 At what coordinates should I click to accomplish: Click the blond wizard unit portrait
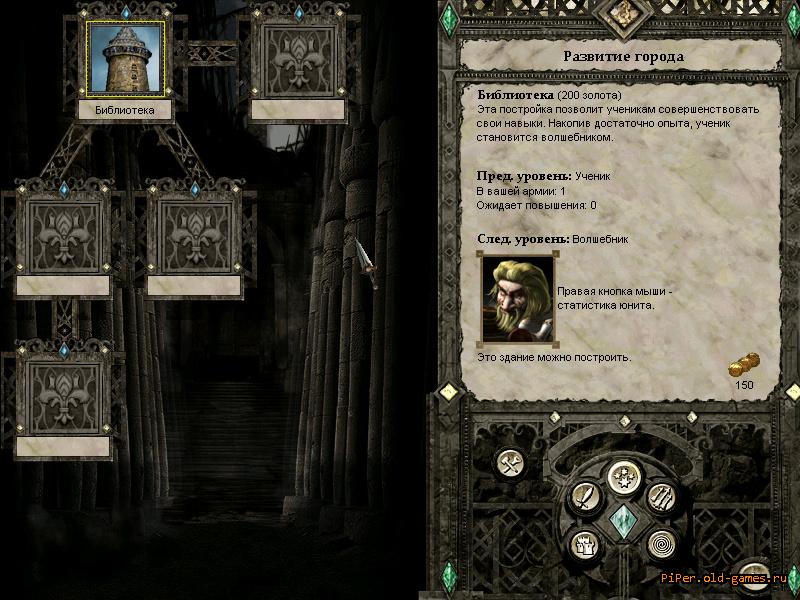point(518,298)
